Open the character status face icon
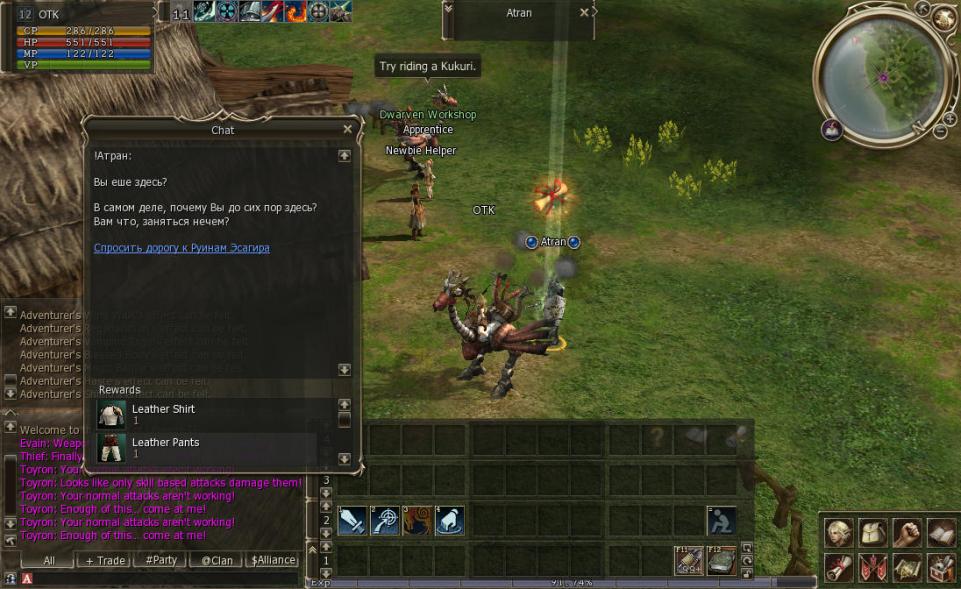The width and height of the screenshot is (961, 589). click(x=840, y=533)
